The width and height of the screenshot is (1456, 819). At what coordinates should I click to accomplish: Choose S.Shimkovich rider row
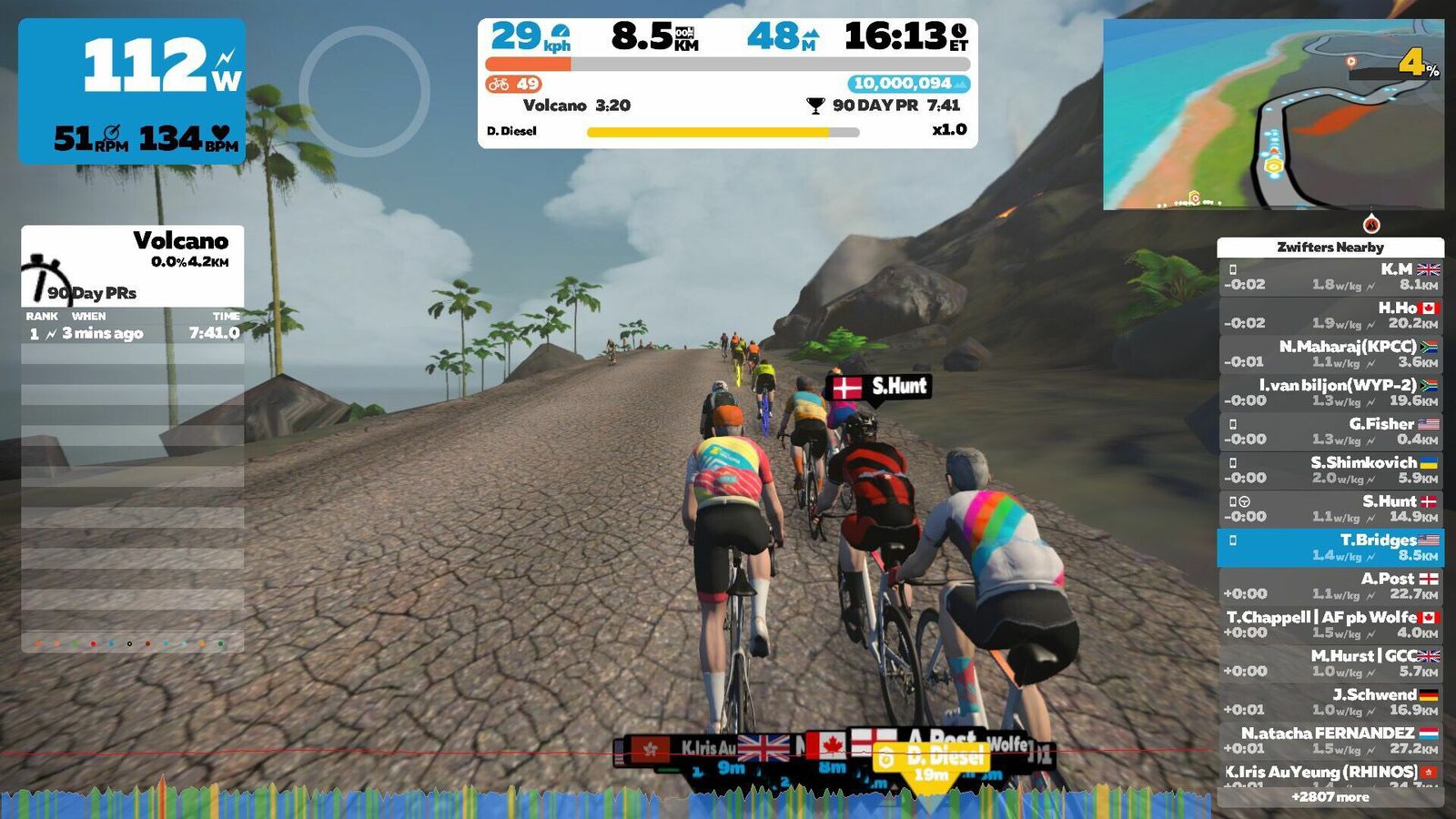point(1330,470)
